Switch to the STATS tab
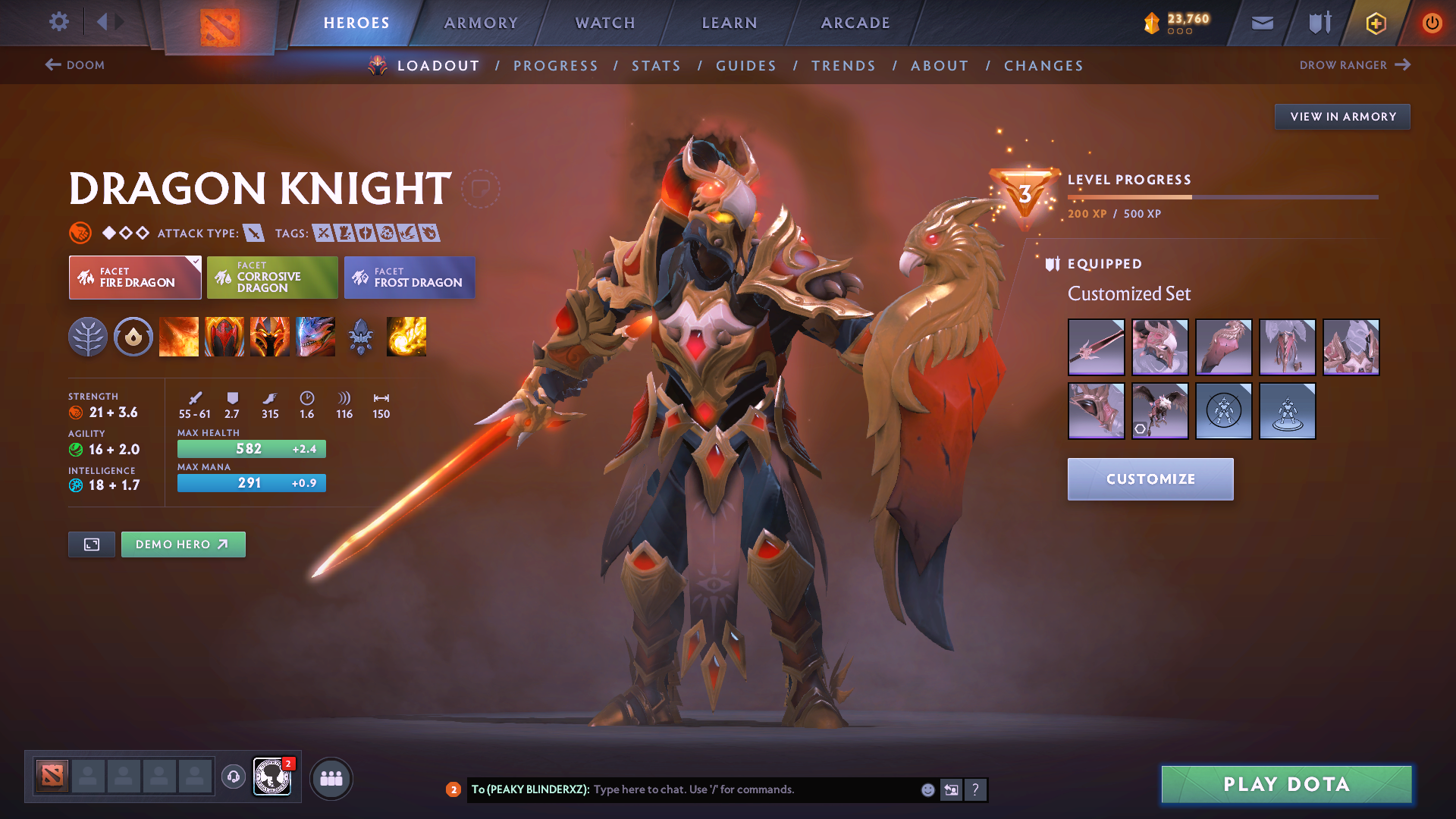Image resolution: width=1456 pixels, height=819 pixels. coord(656,65)
